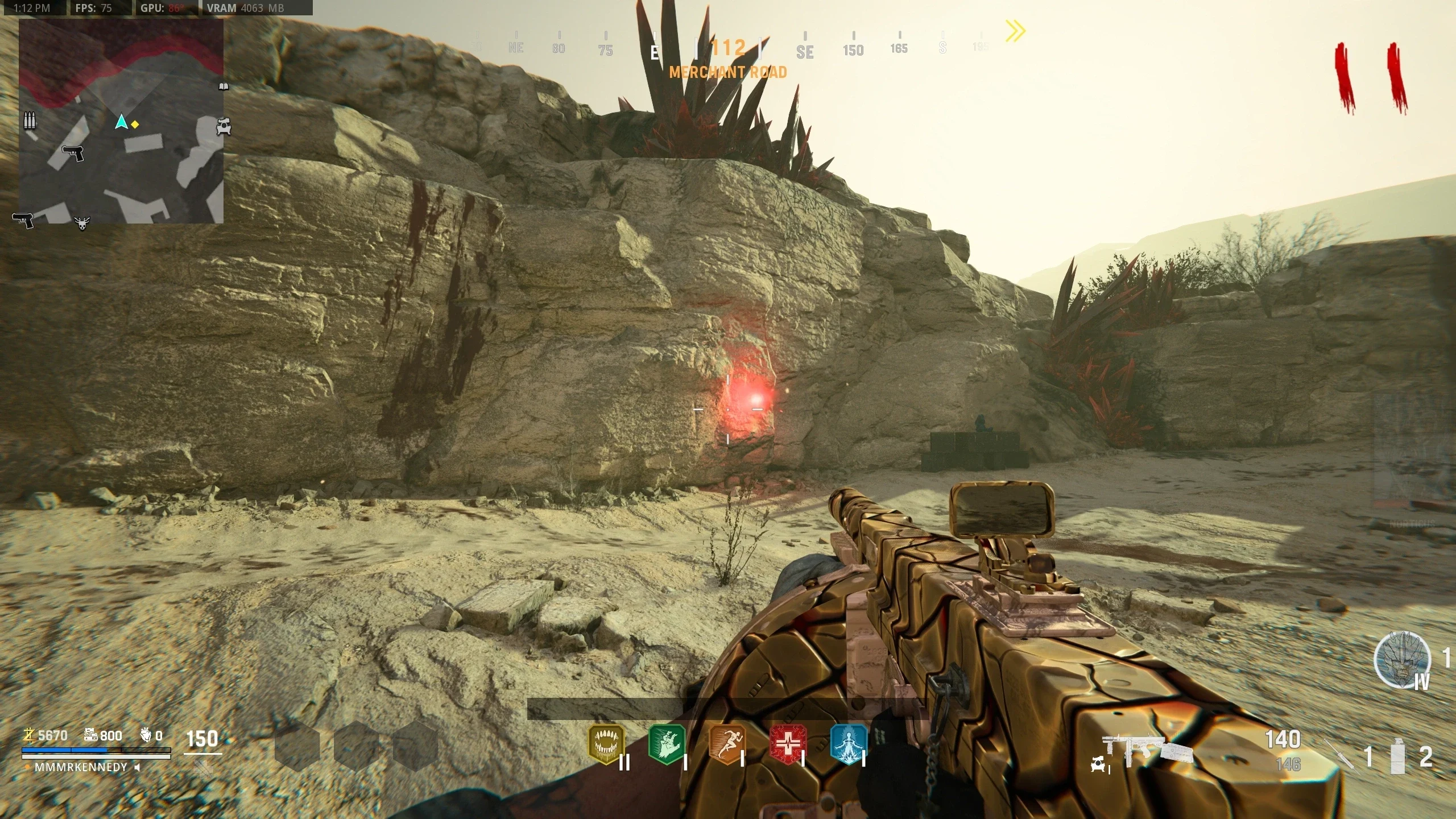Click the open book marker on minimap
This screenshot has height=819, width=1456.
(224, 86)
